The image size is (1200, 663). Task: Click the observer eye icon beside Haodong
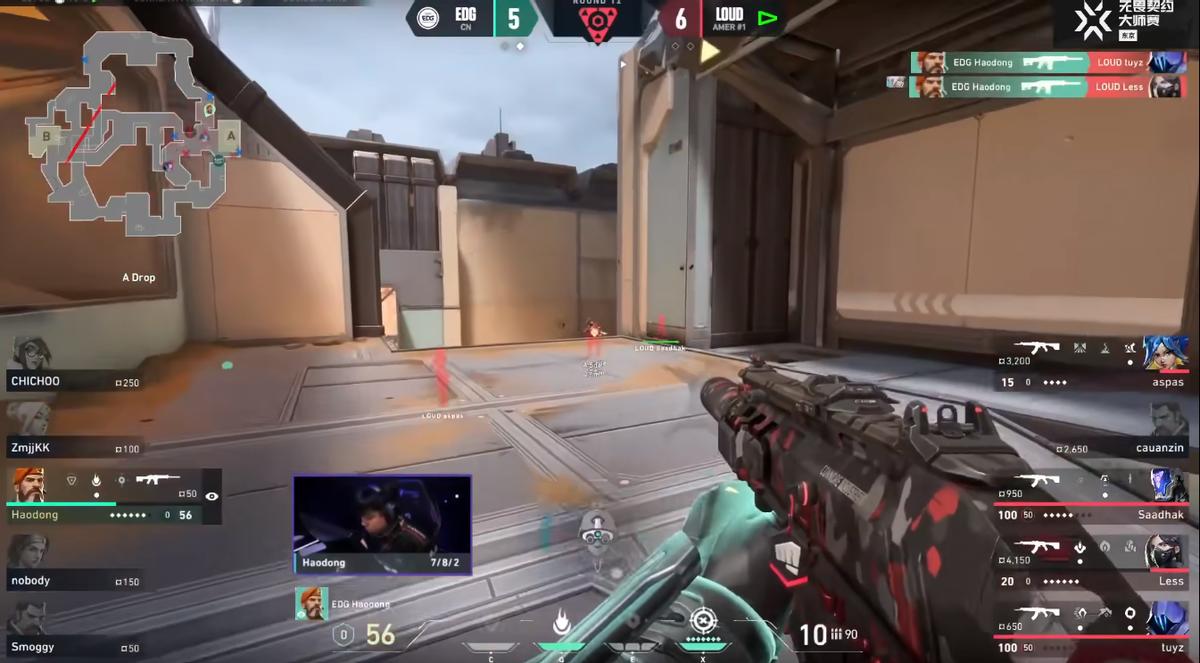click(x=211, y=496)
